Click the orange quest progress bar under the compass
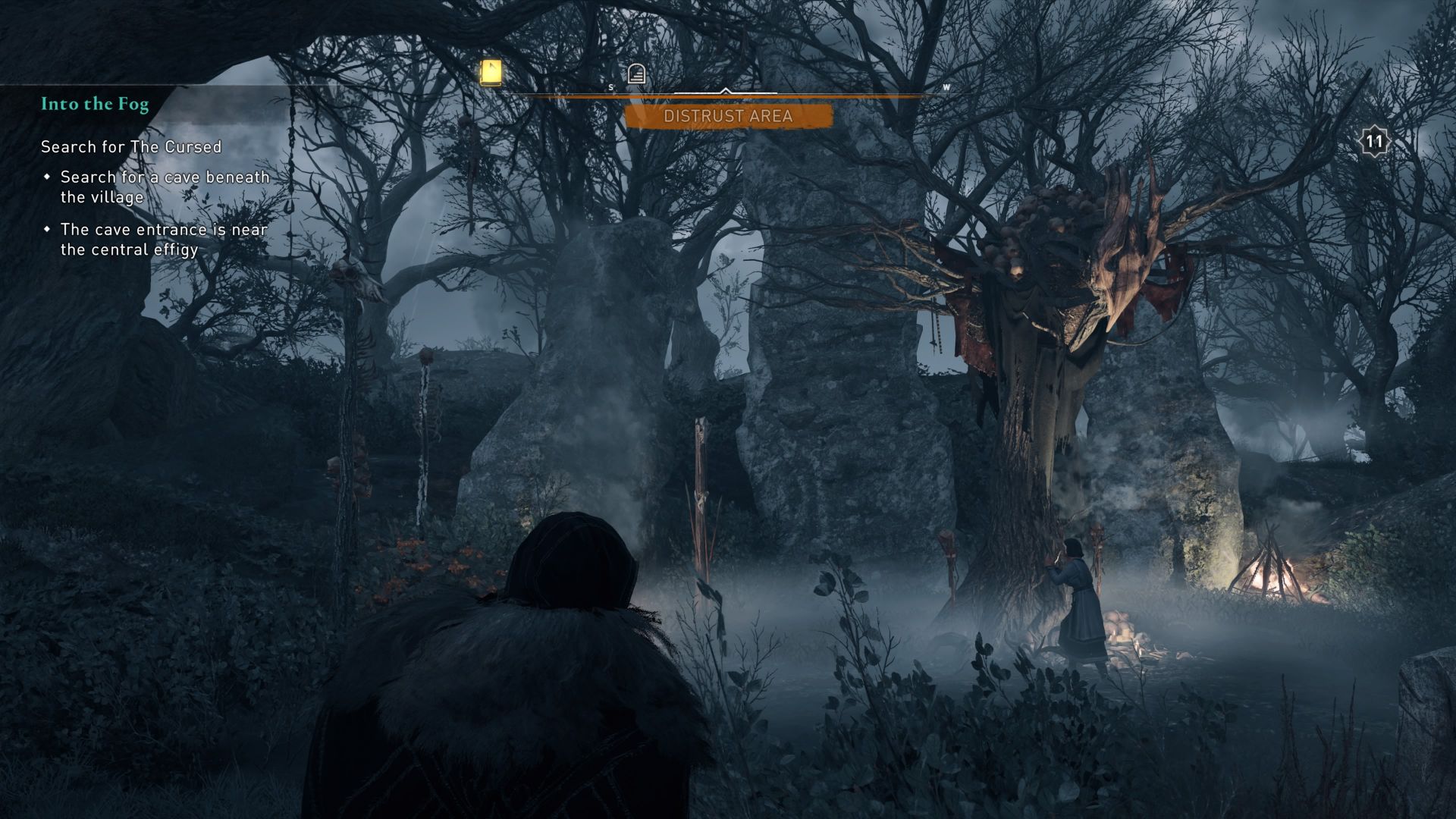Image resolution: width=1456 pixels, height=819 pixels. 729,97
